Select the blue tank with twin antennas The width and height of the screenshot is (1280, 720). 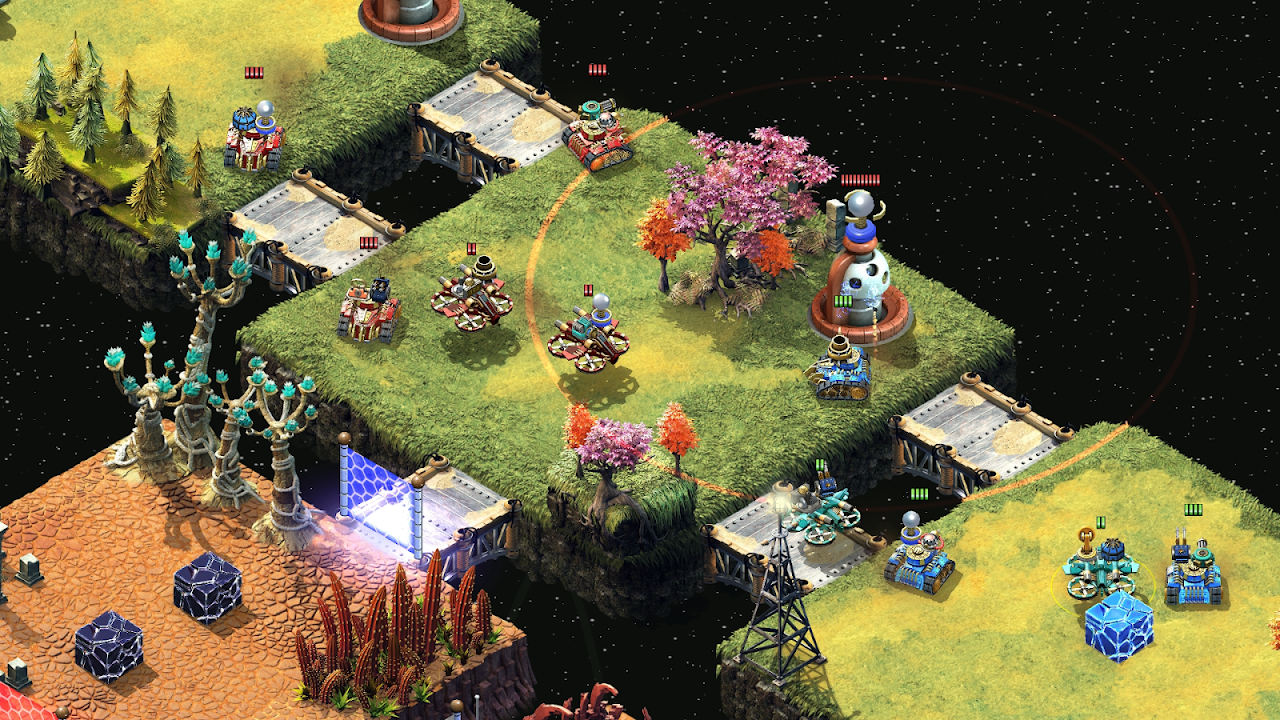point(1194,572)
